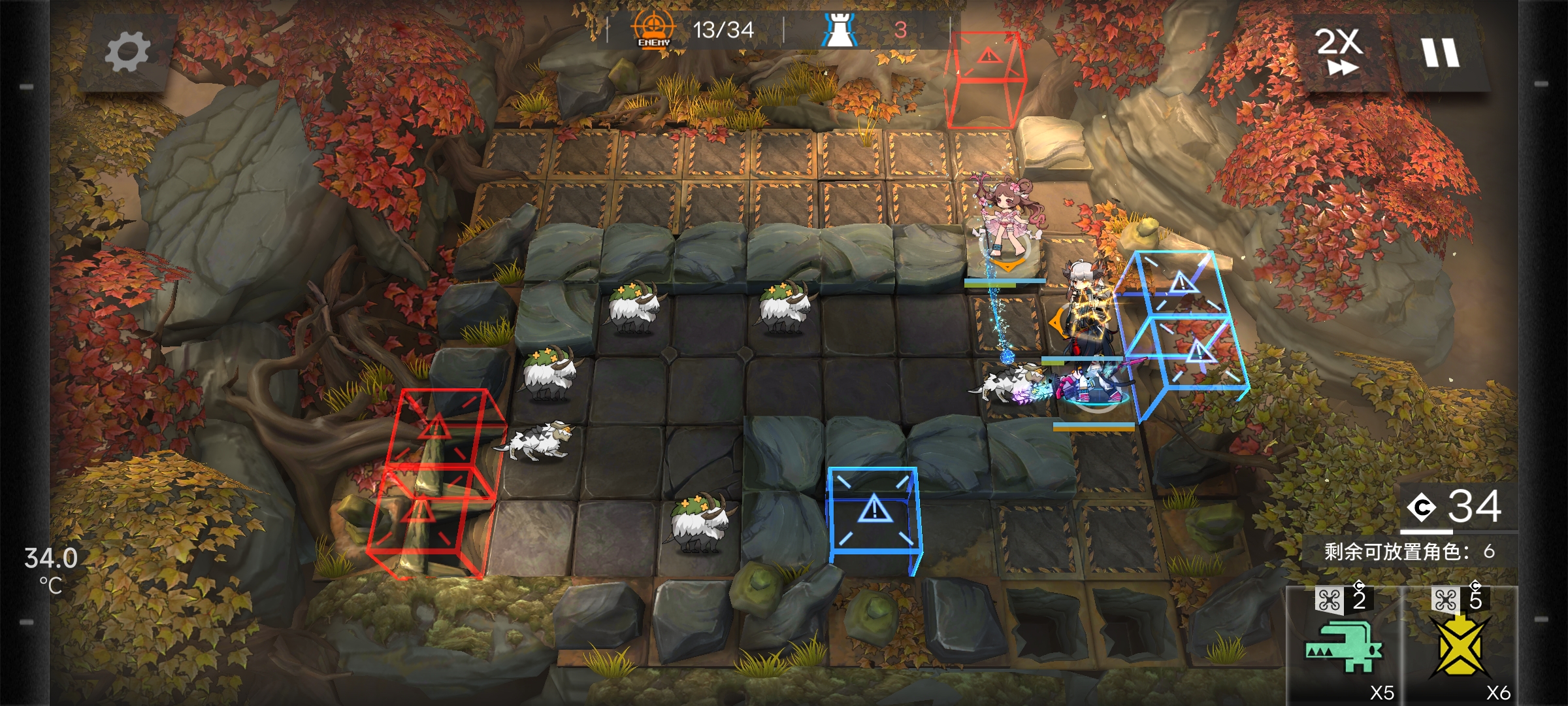Toggle the 2X game speed
Image resolution: width=1568 pixels, height=706 pixels.
pyautogui.click(x=1339, y=51)
